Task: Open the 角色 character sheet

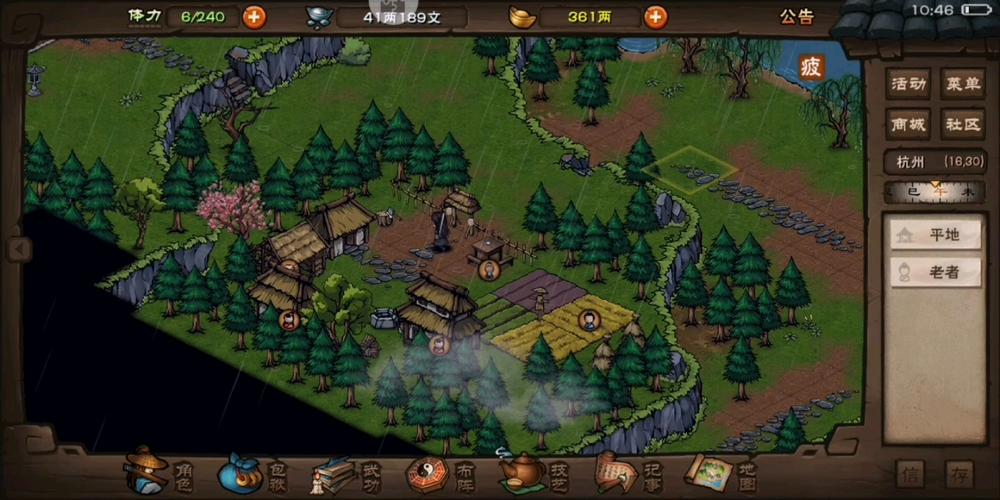Action: click(x=158, y=471)
